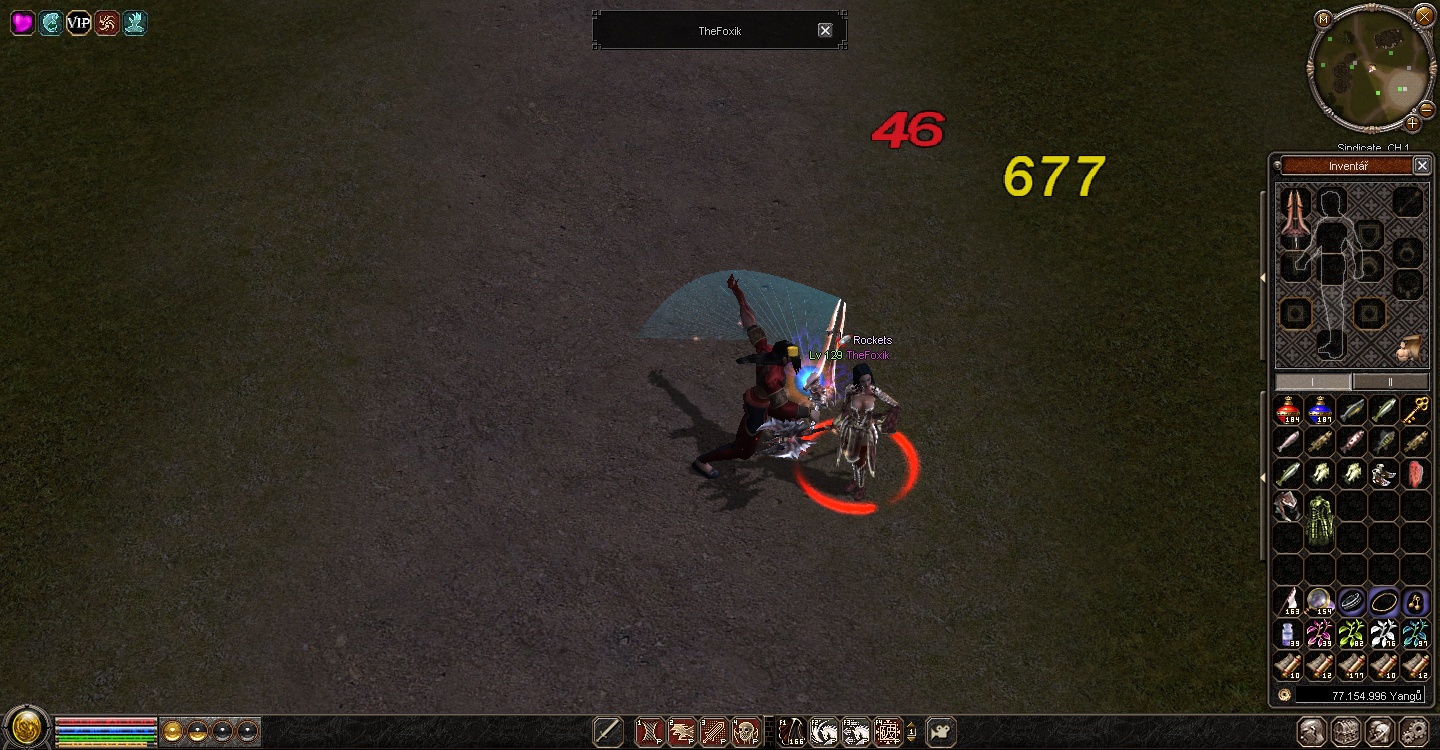1440x750 pixels.
Task: Activate the skull skill in slot 4
Action: [746, 732]
